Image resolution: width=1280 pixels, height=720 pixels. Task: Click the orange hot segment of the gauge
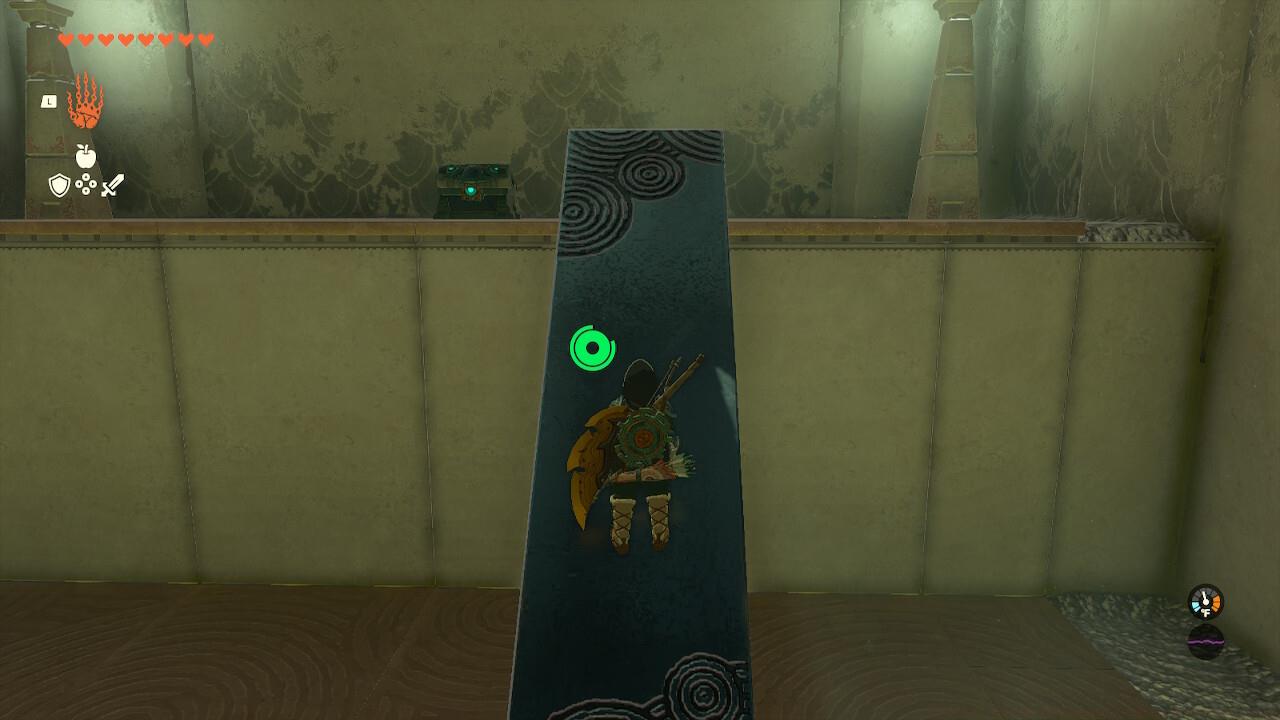[1216, 604]
